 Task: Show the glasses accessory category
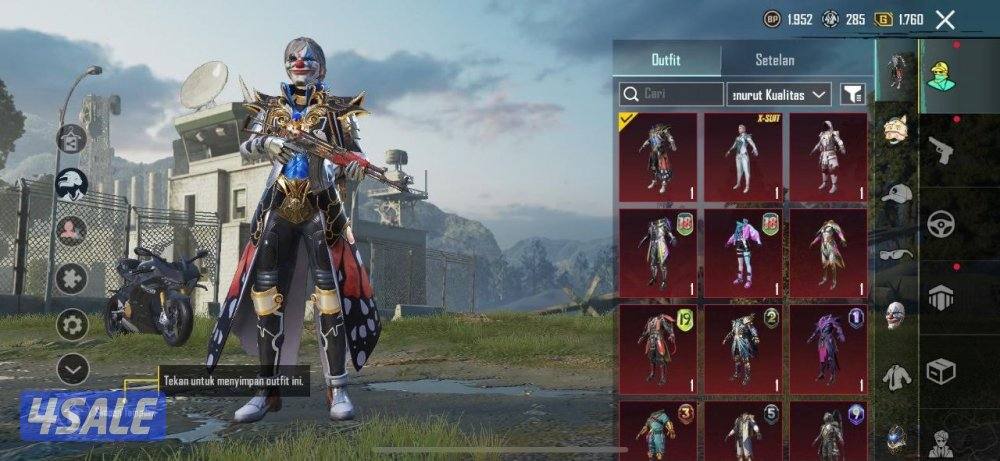897,254
